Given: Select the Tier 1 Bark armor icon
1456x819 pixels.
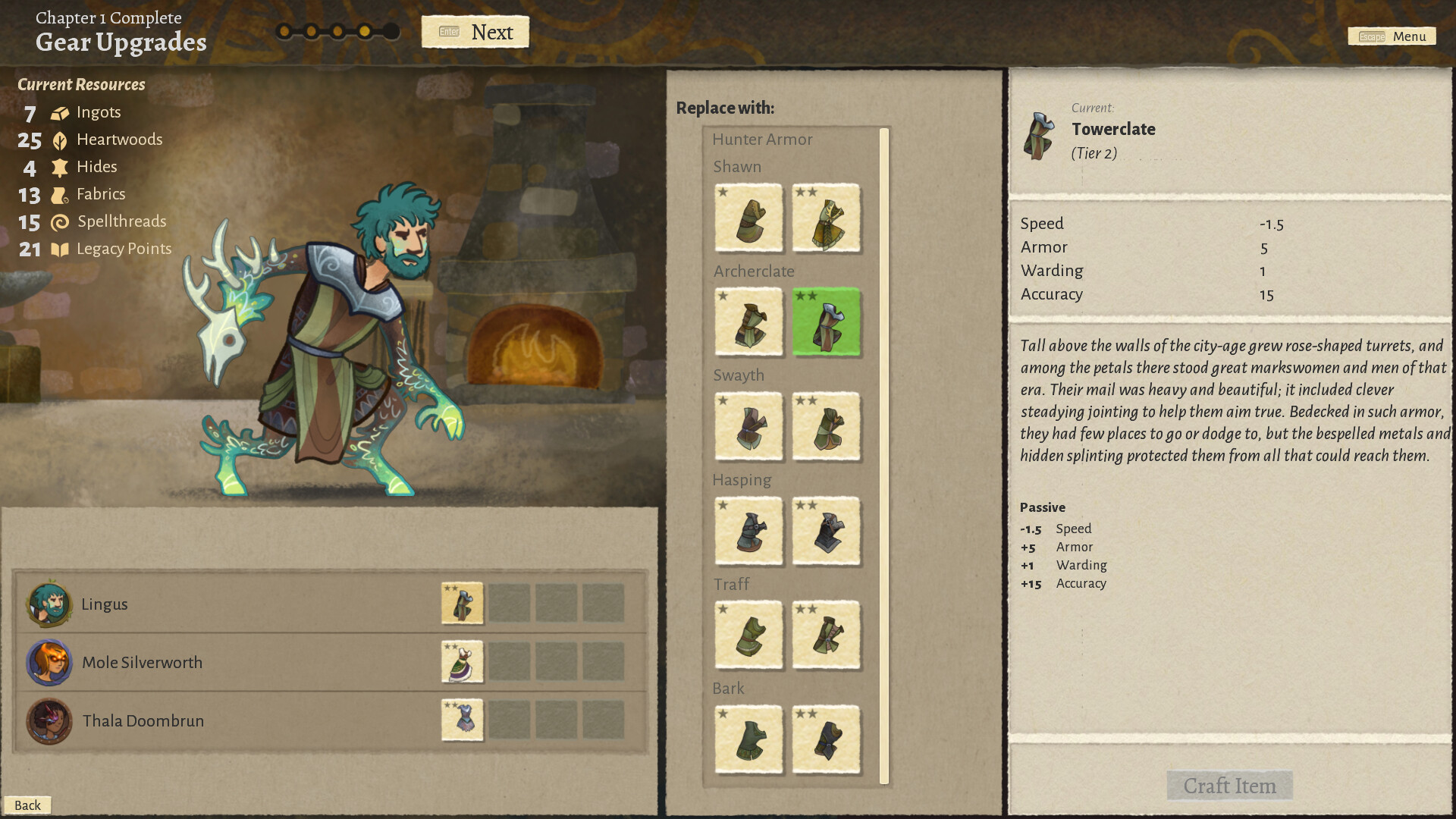Looking at the screenshot, I should pyautogui.click(x=749, y=741).
